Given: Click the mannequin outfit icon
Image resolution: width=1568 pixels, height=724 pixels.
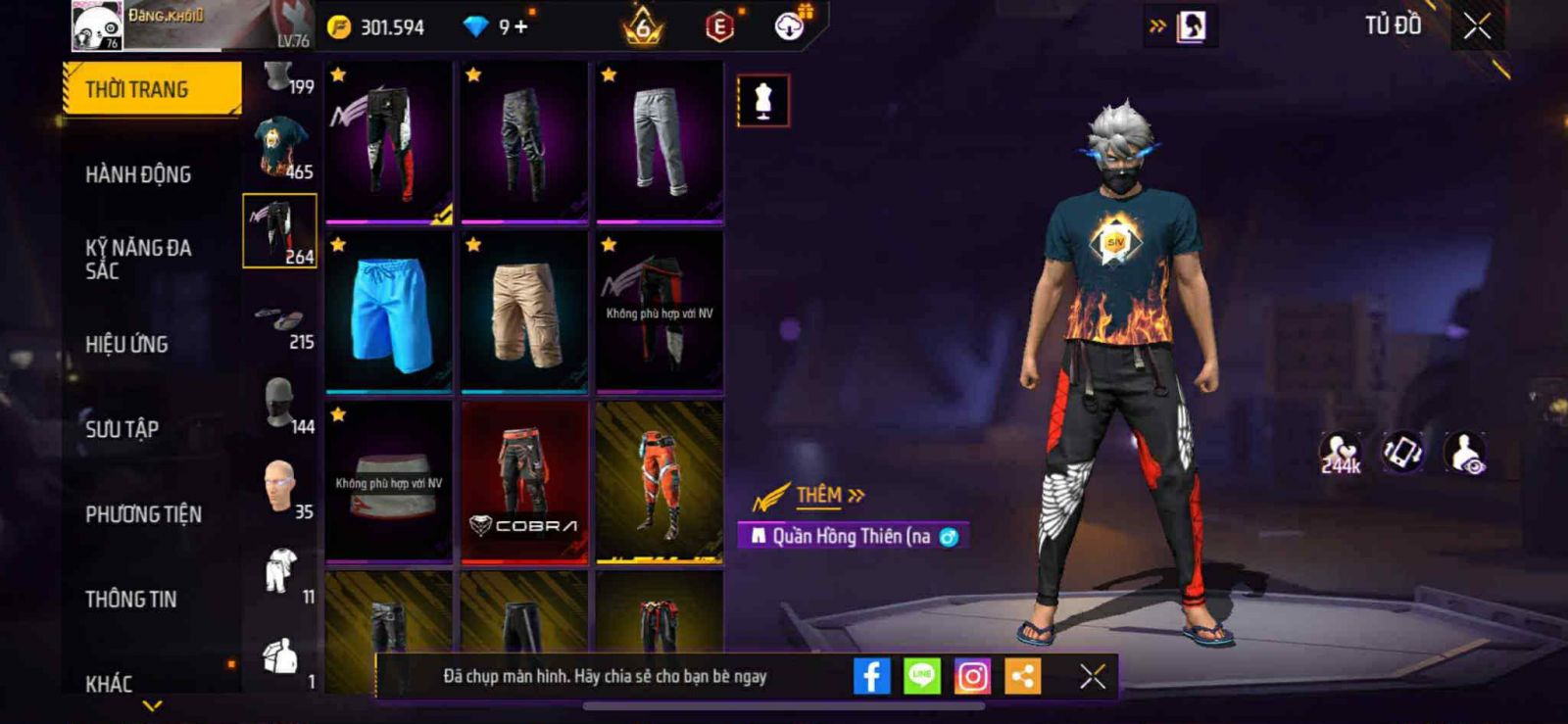Looking at the screenshot, I should coord(763,100).
